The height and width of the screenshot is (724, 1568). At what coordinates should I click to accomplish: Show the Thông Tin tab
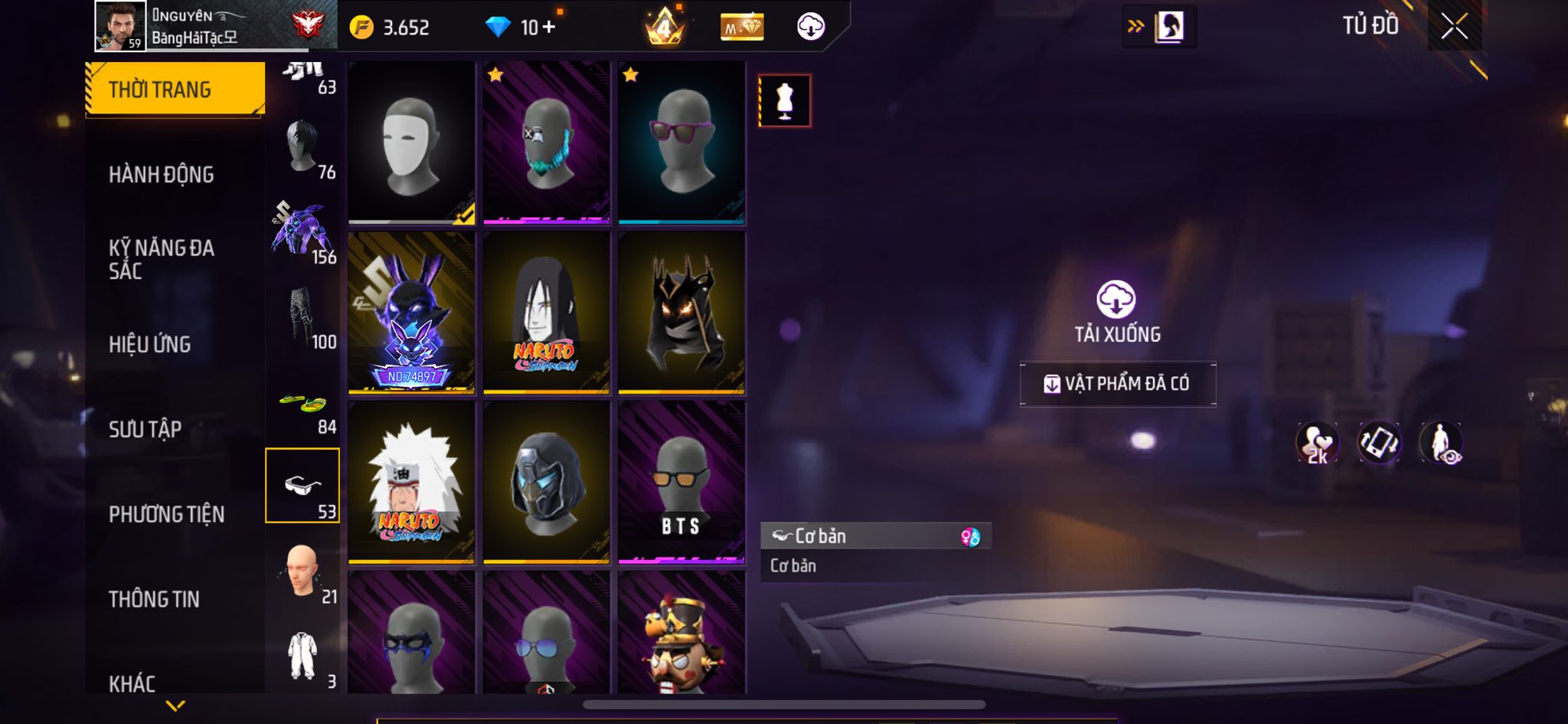[x=155, y=599]
